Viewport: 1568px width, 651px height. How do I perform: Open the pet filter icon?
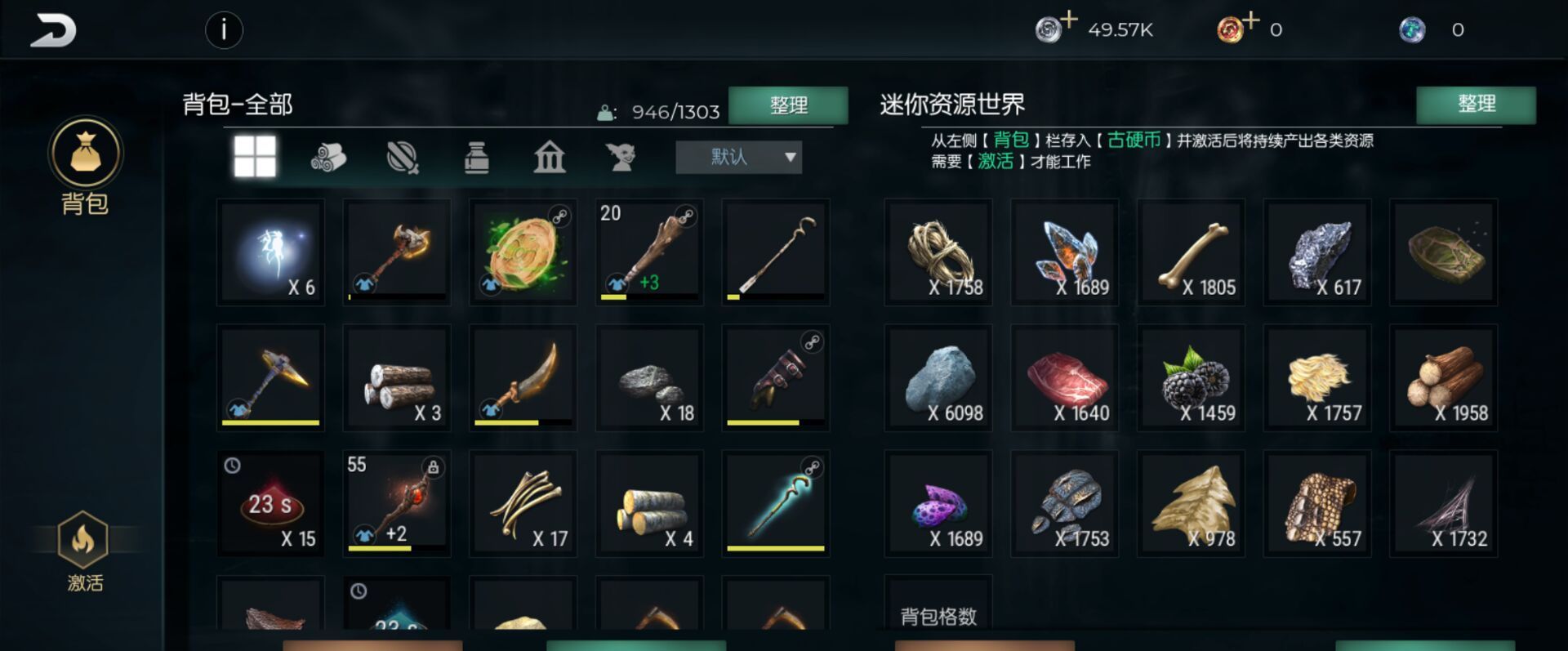coord(622,158)
